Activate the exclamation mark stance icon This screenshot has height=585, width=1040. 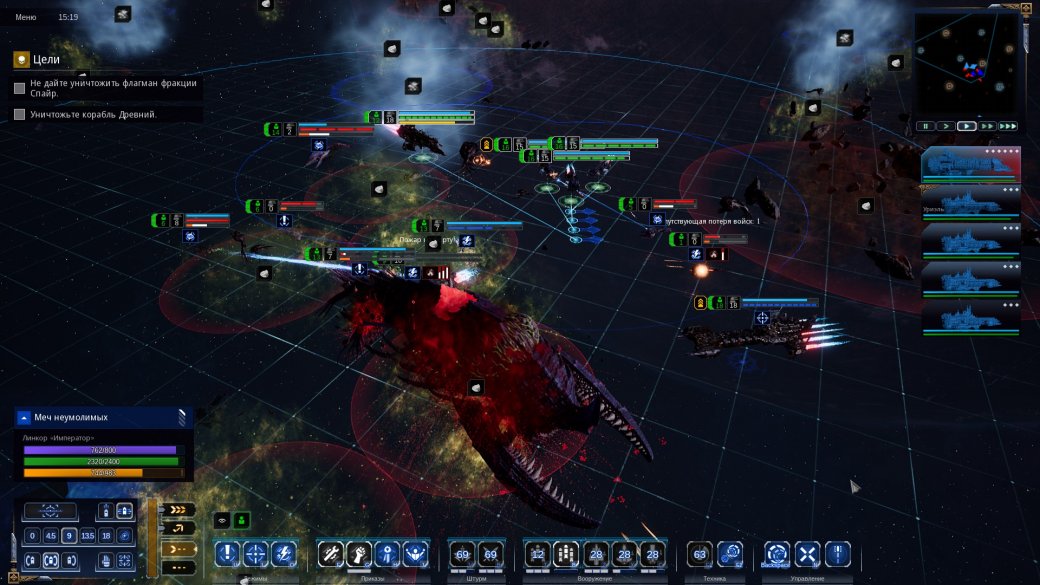228,553
